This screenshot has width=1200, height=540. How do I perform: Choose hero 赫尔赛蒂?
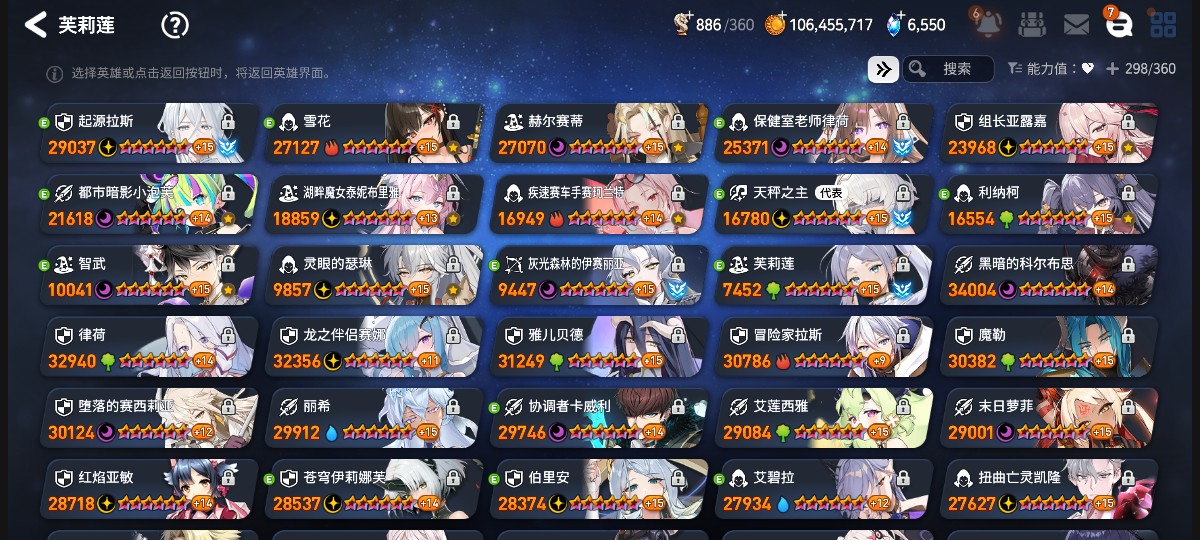pos(600,133)
